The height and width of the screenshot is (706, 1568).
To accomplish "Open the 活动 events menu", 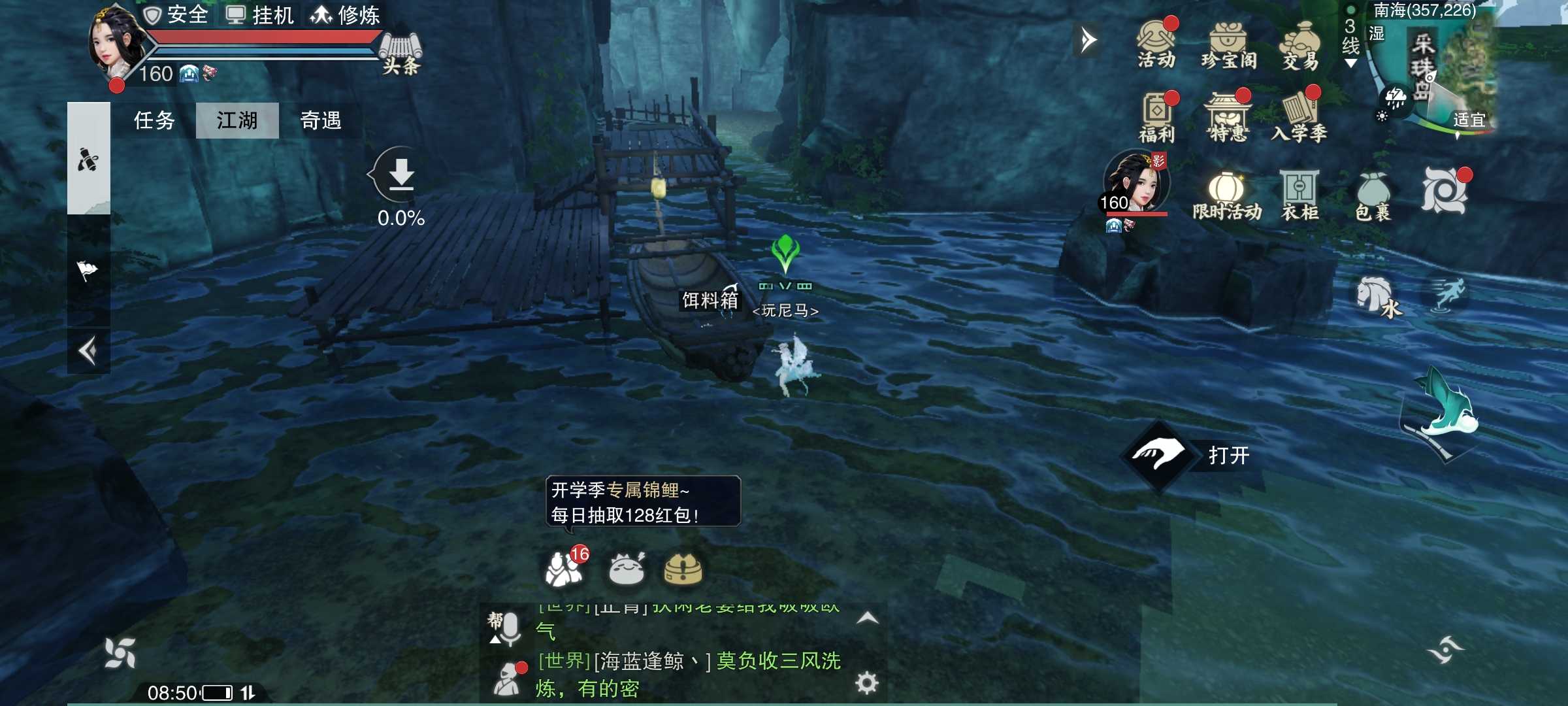I will tap(1156, 44).
